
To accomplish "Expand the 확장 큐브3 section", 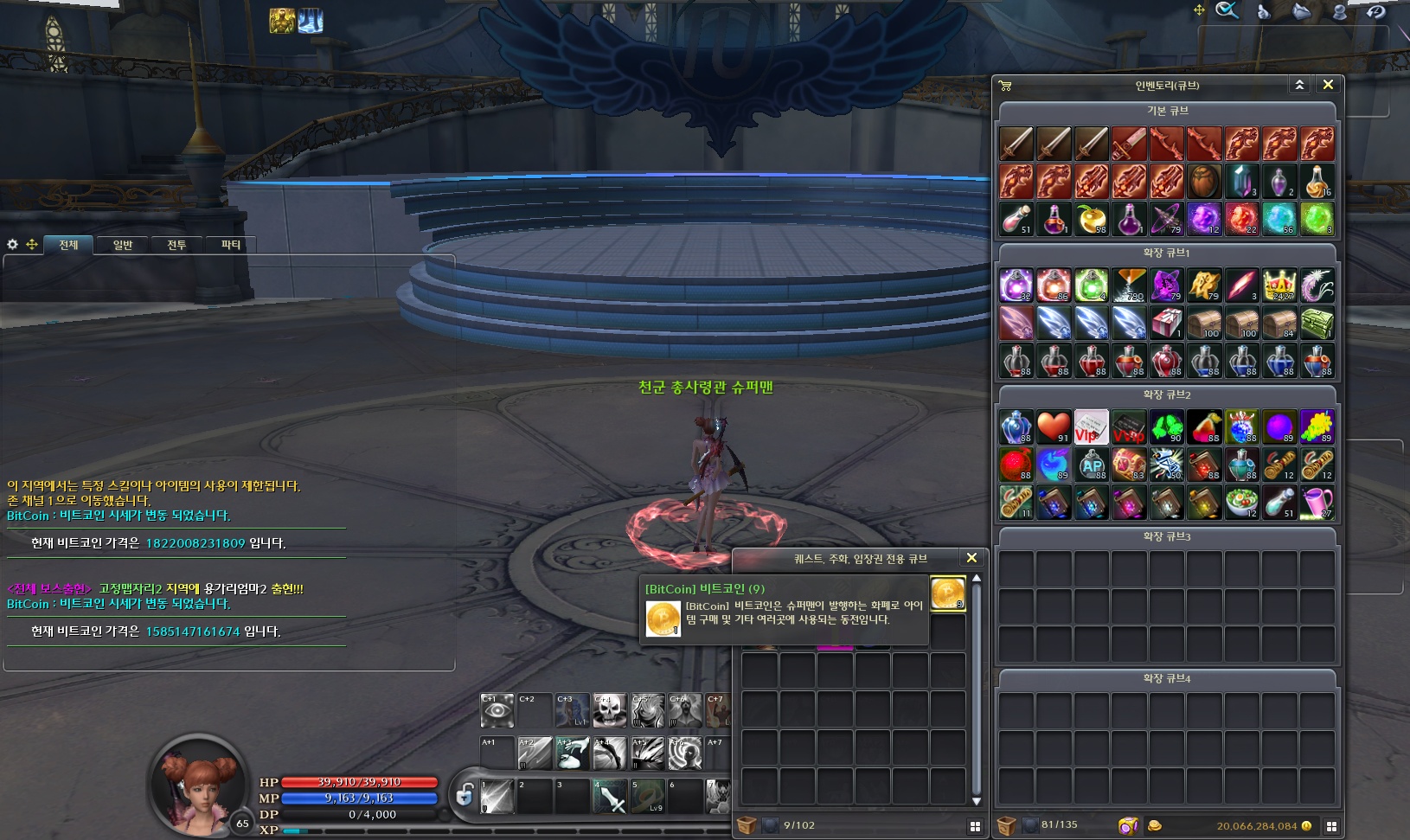I will [x=1166, y=536].
